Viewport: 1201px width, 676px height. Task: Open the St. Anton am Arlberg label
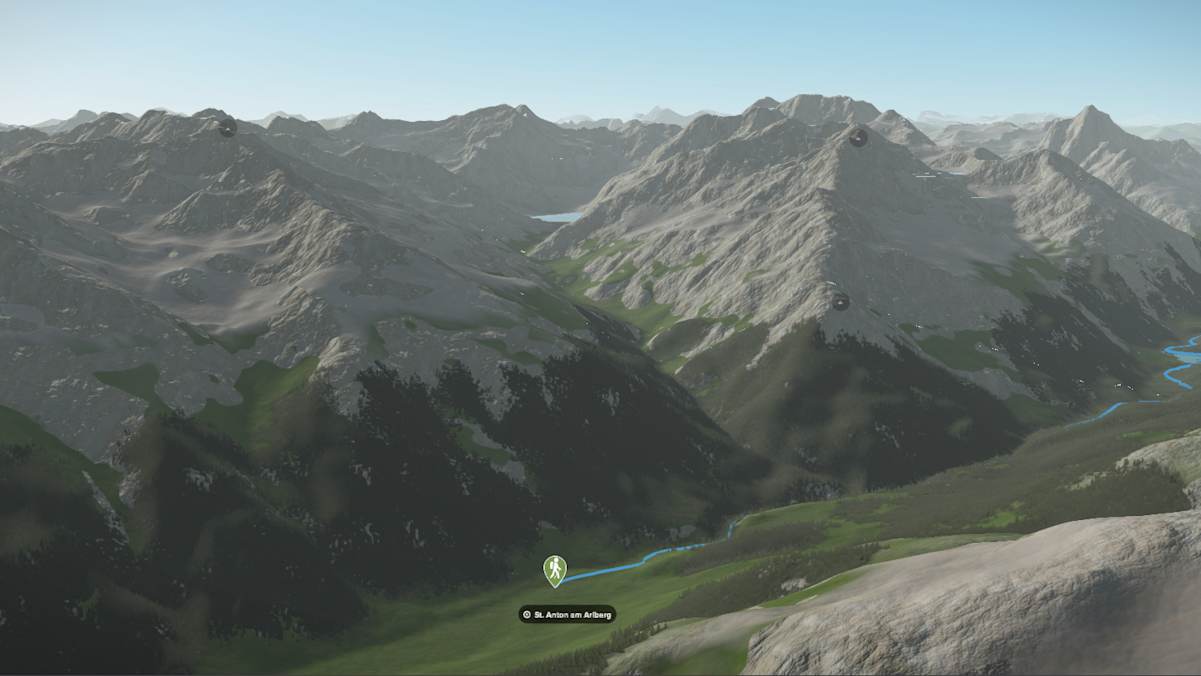click(567, 614)
